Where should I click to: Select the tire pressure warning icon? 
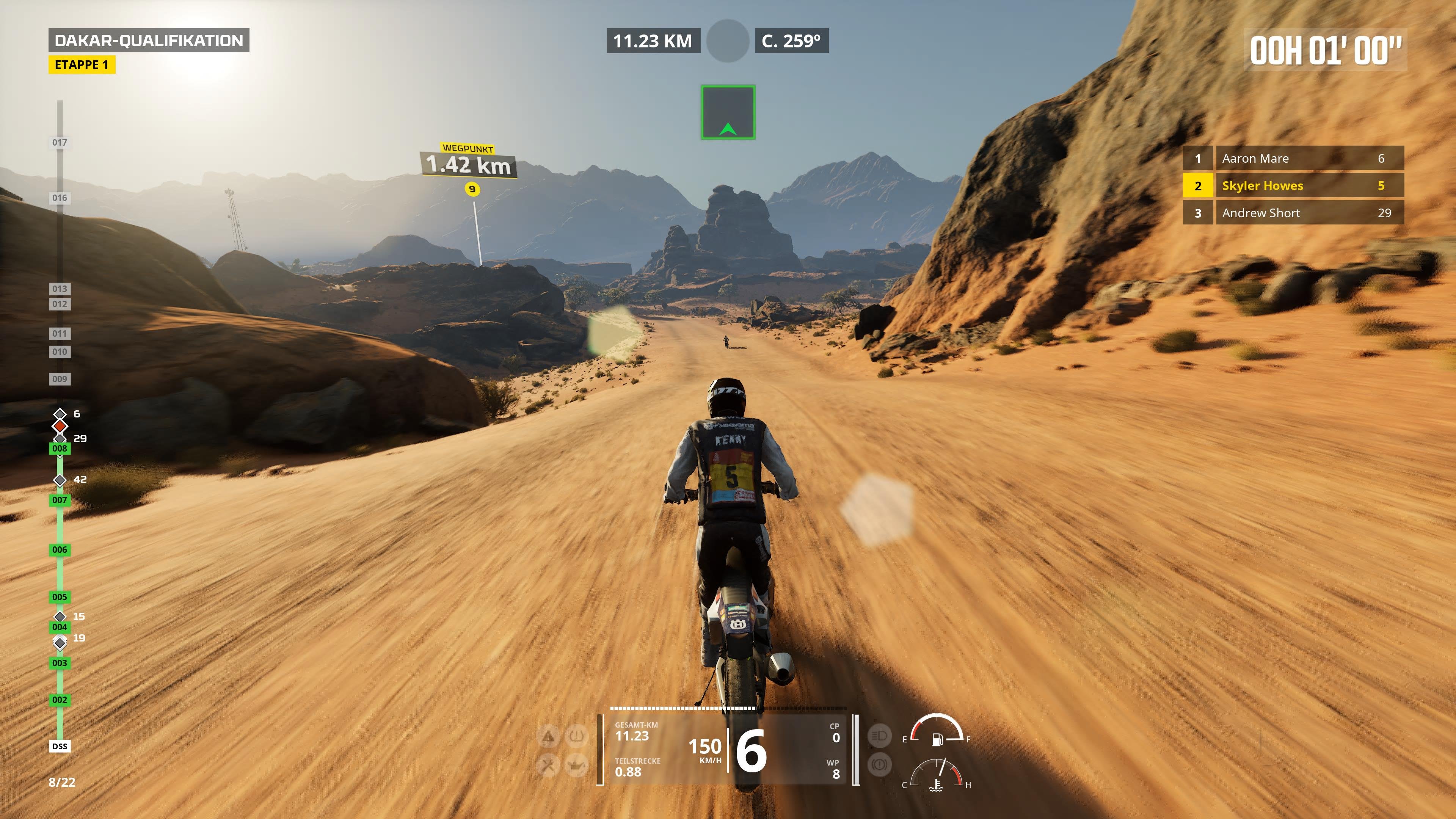576,736
